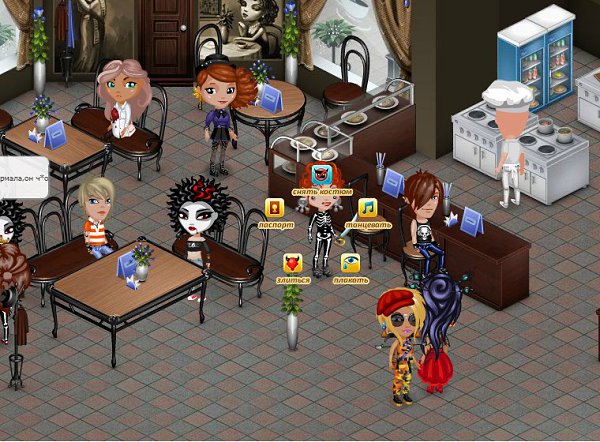Activate the 'злиться' angry devil emote
The width and height of the screenshot is (600, 442).
click(292, 264)
